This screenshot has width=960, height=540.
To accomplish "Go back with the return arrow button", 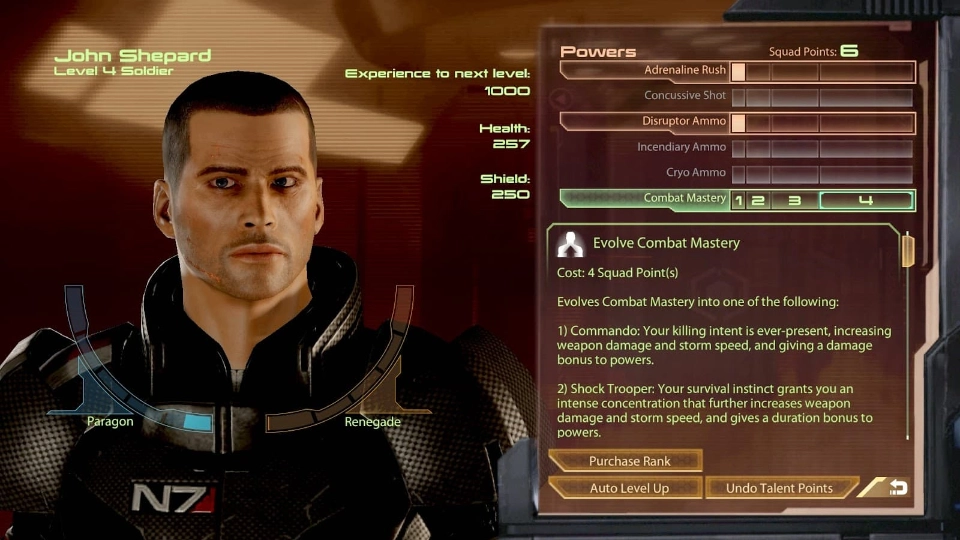I will [x=897, y=488].
